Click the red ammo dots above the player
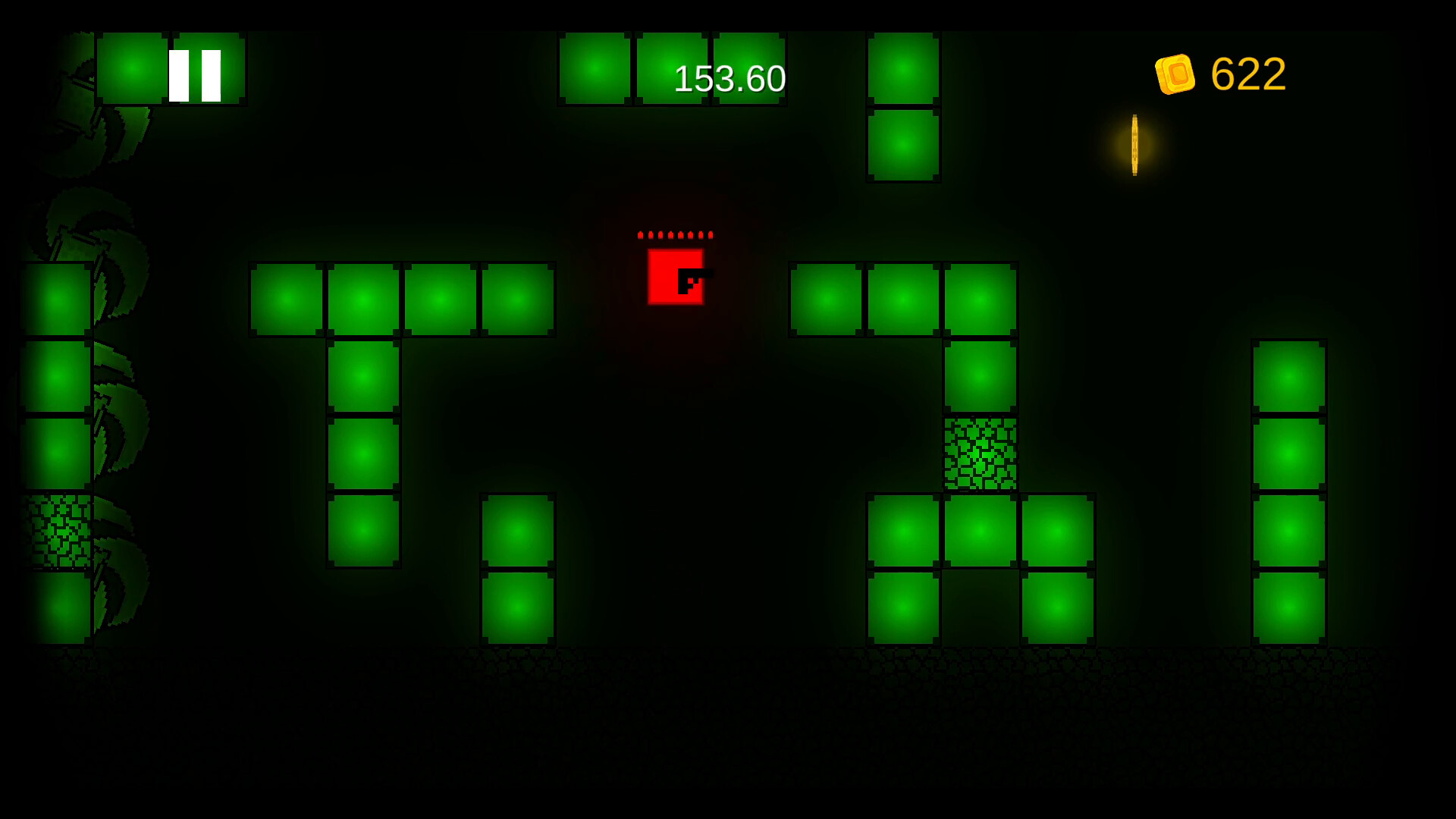This screenshot has width=1456, height=819. point(675,235)
